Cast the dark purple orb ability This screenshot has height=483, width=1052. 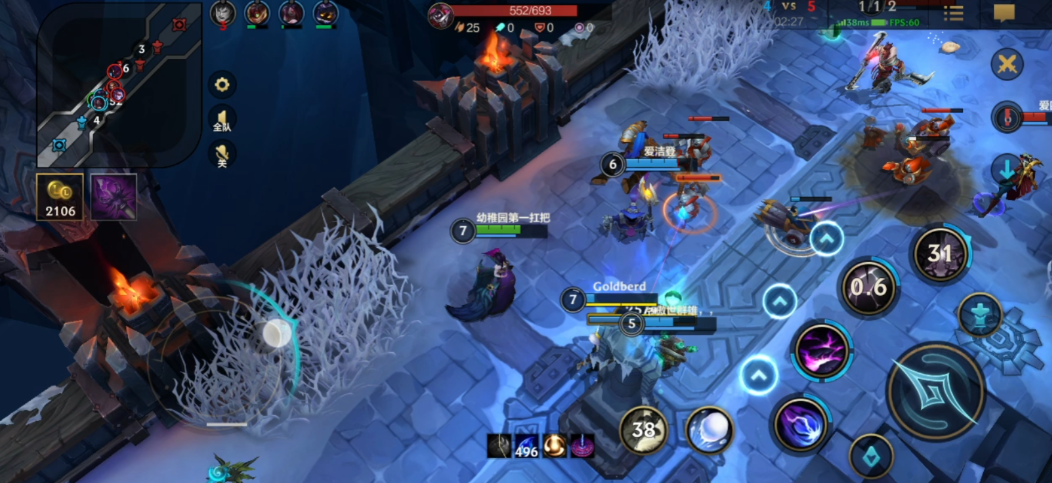point(801,423)
